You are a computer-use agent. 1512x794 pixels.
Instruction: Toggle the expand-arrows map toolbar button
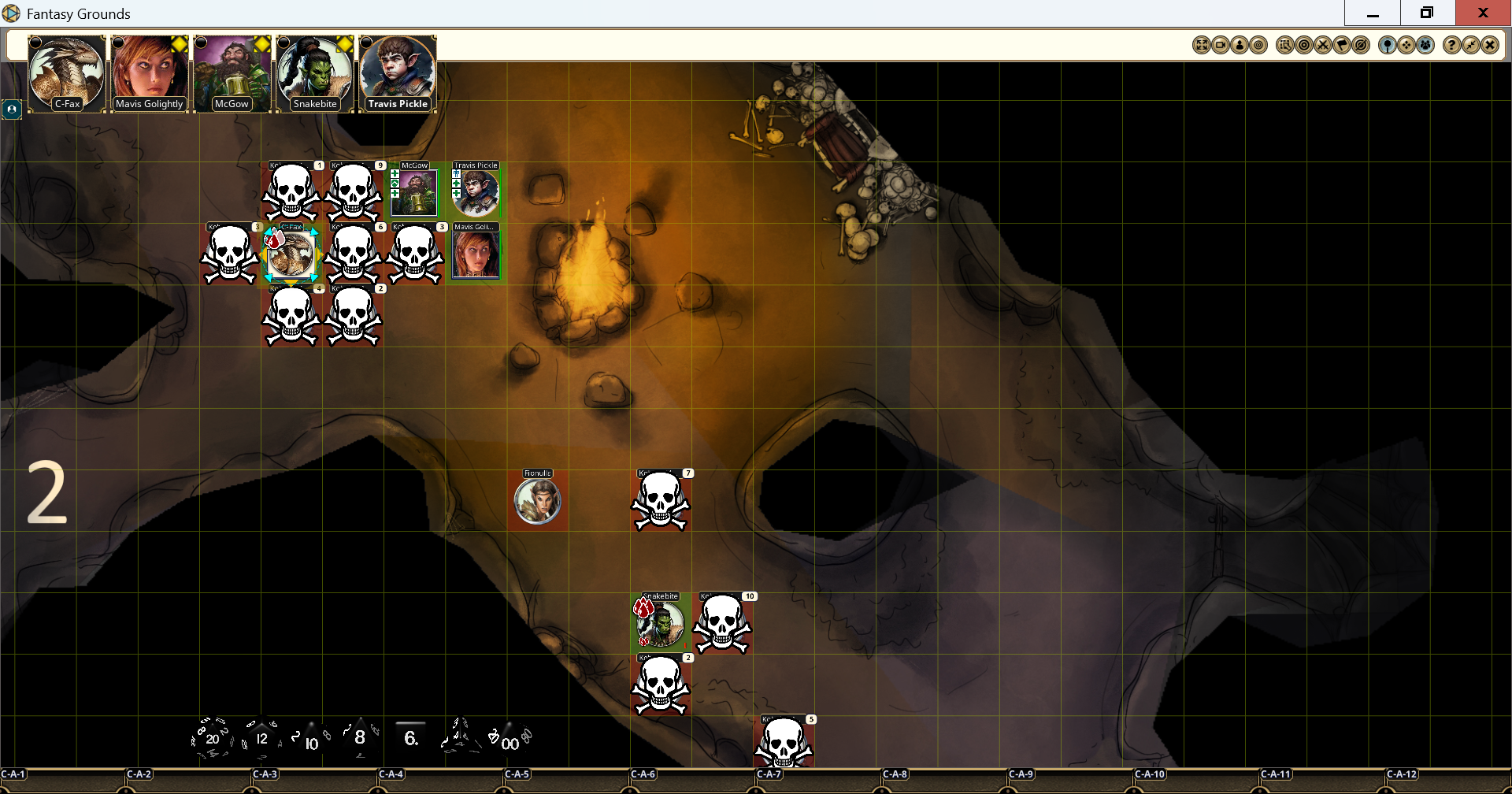point(1202,46)
